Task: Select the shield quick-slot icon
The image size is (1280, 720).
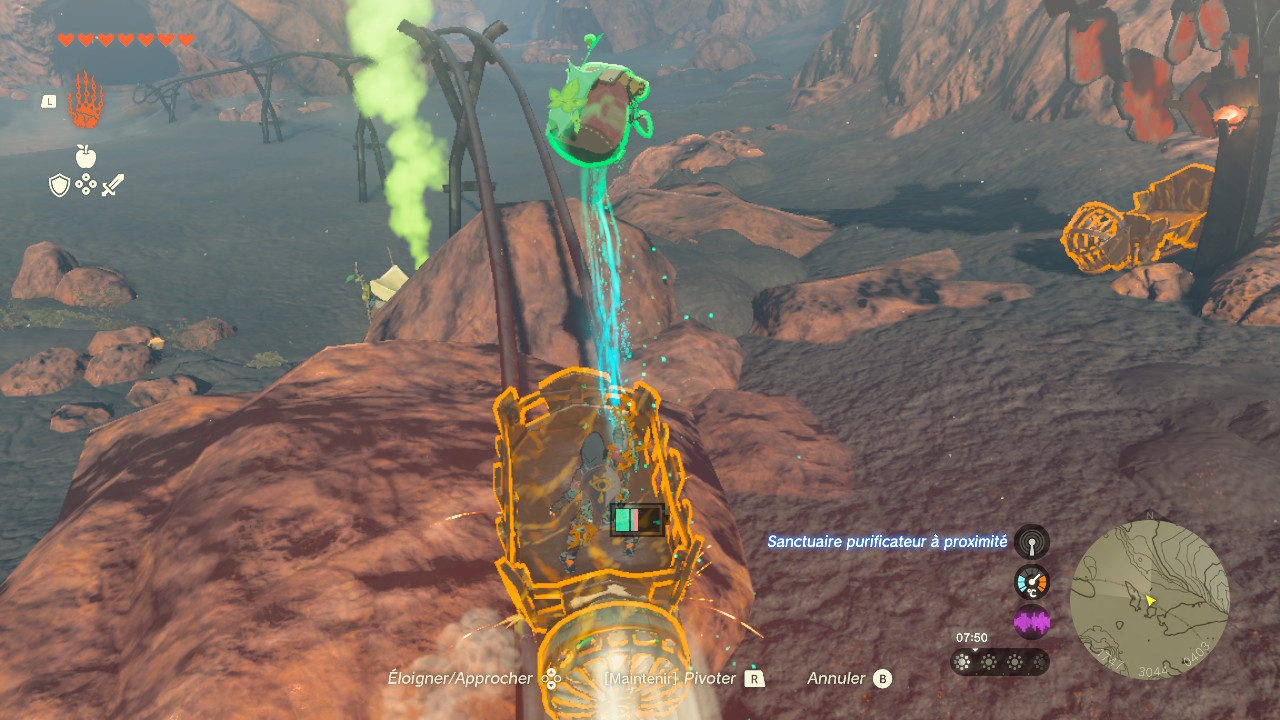Action: (x=59, y=185)
